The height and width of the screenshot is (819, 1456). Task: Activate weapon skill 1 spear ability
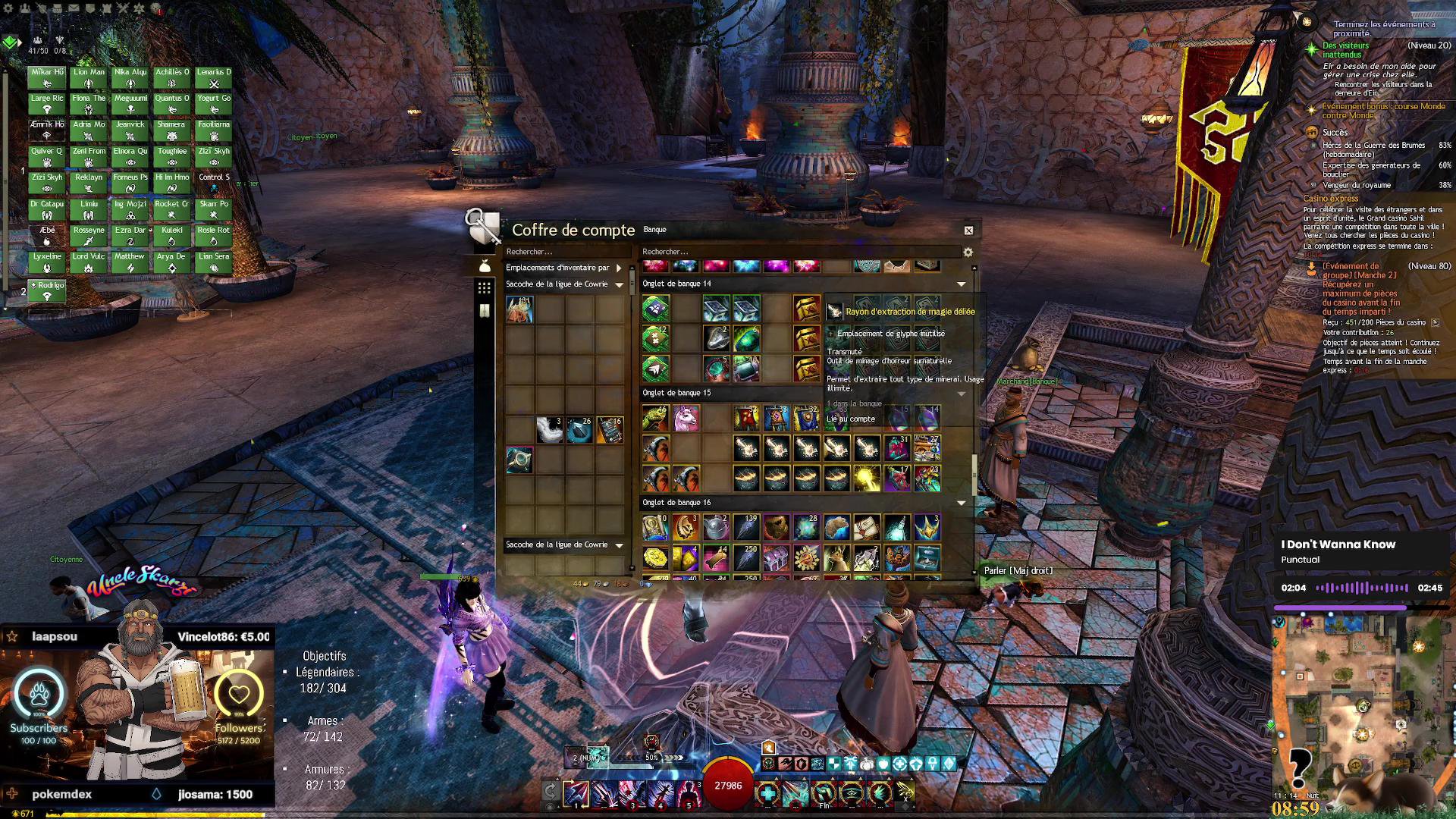tap(576, 793)
